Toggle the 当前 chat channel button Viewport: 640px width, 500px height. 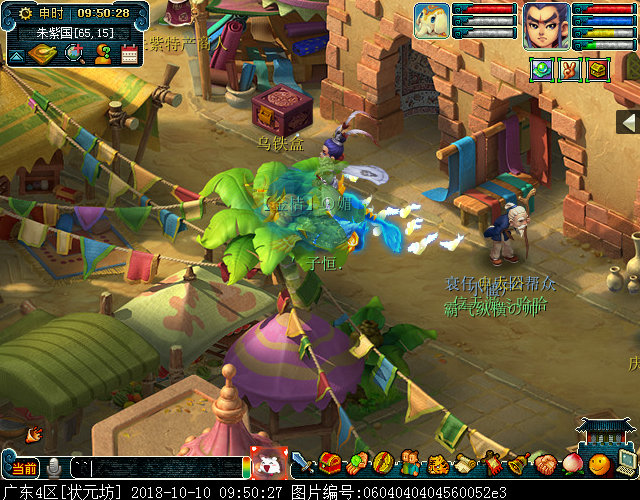click(22, 468)
